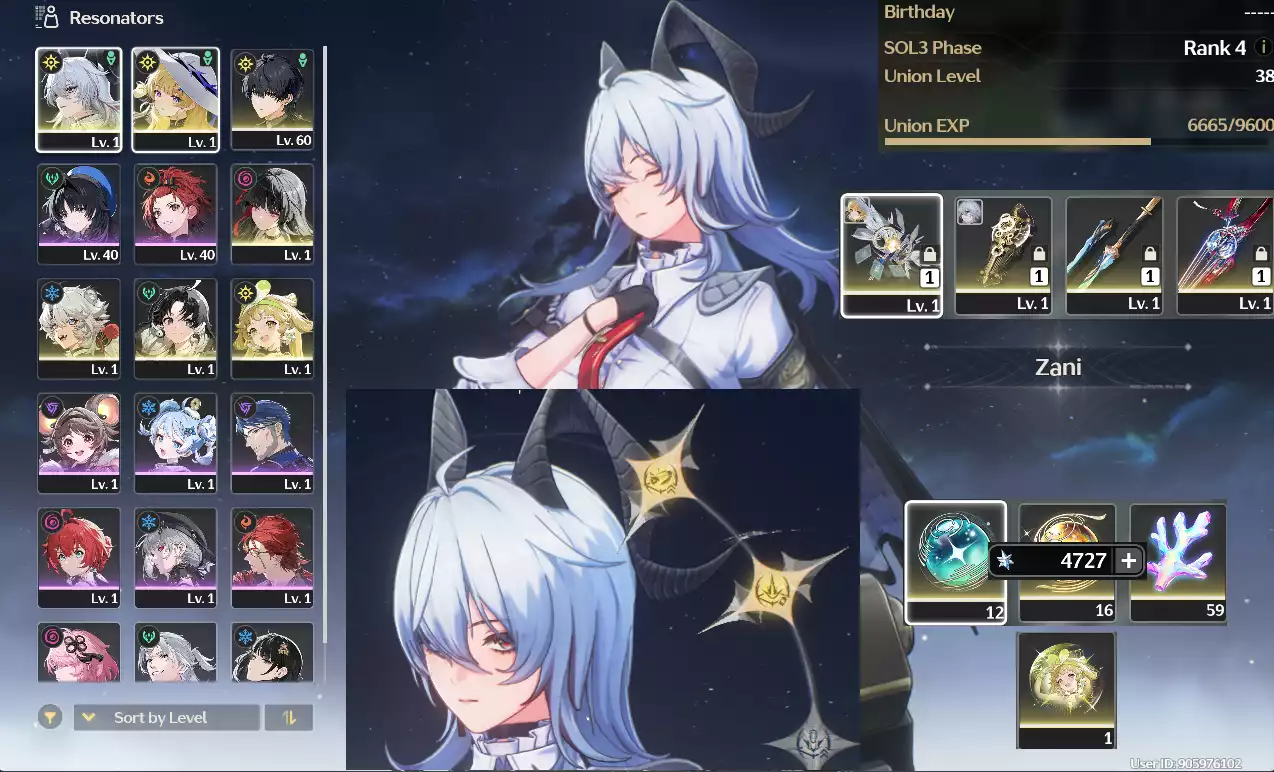This screenshot has width=1274, height=772.
Task: Select the red-and-blue blade weapon slot
Action: (1225, 255)
